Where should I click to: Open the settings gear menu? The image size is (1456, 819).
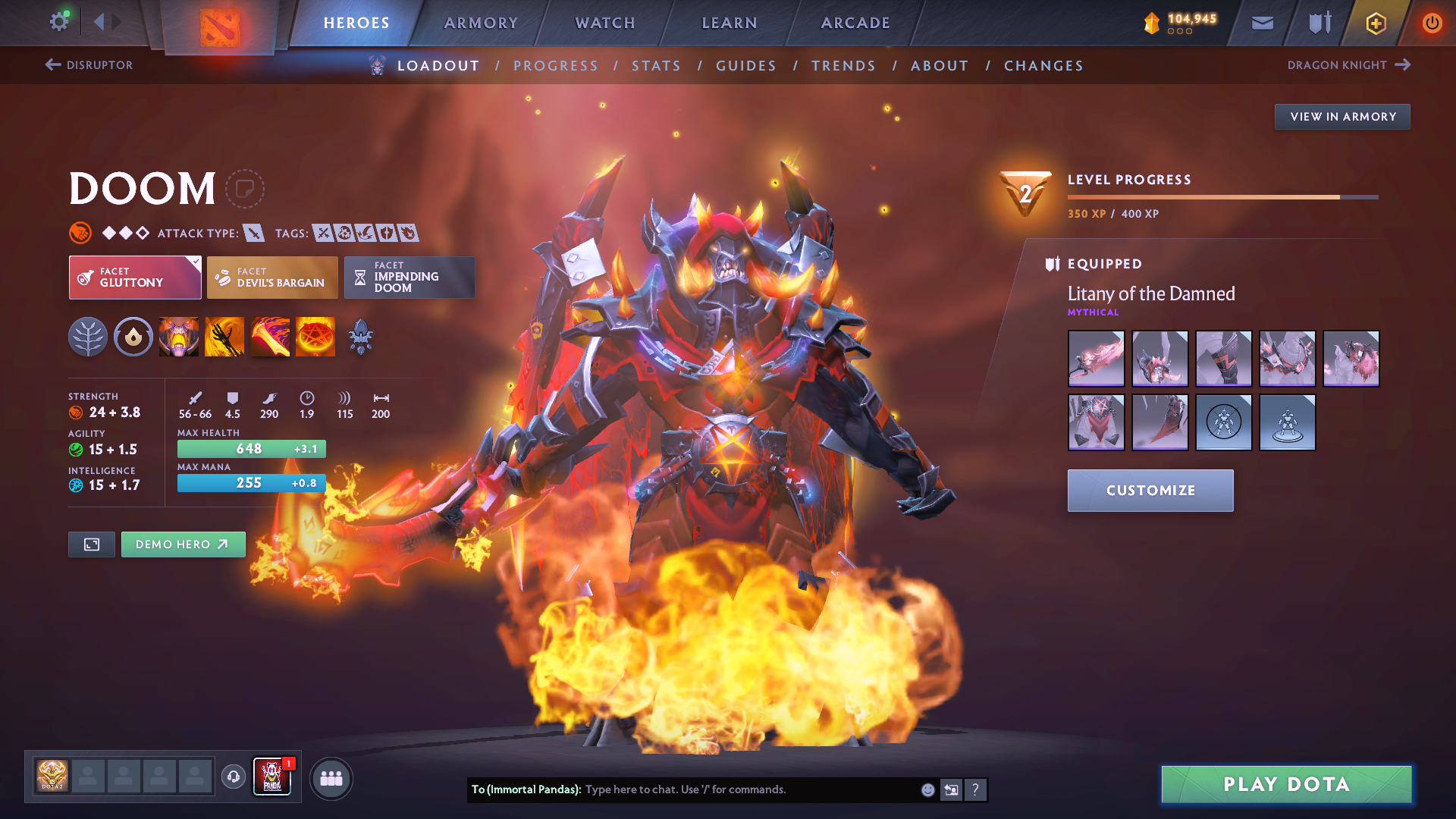pos(59,22)
